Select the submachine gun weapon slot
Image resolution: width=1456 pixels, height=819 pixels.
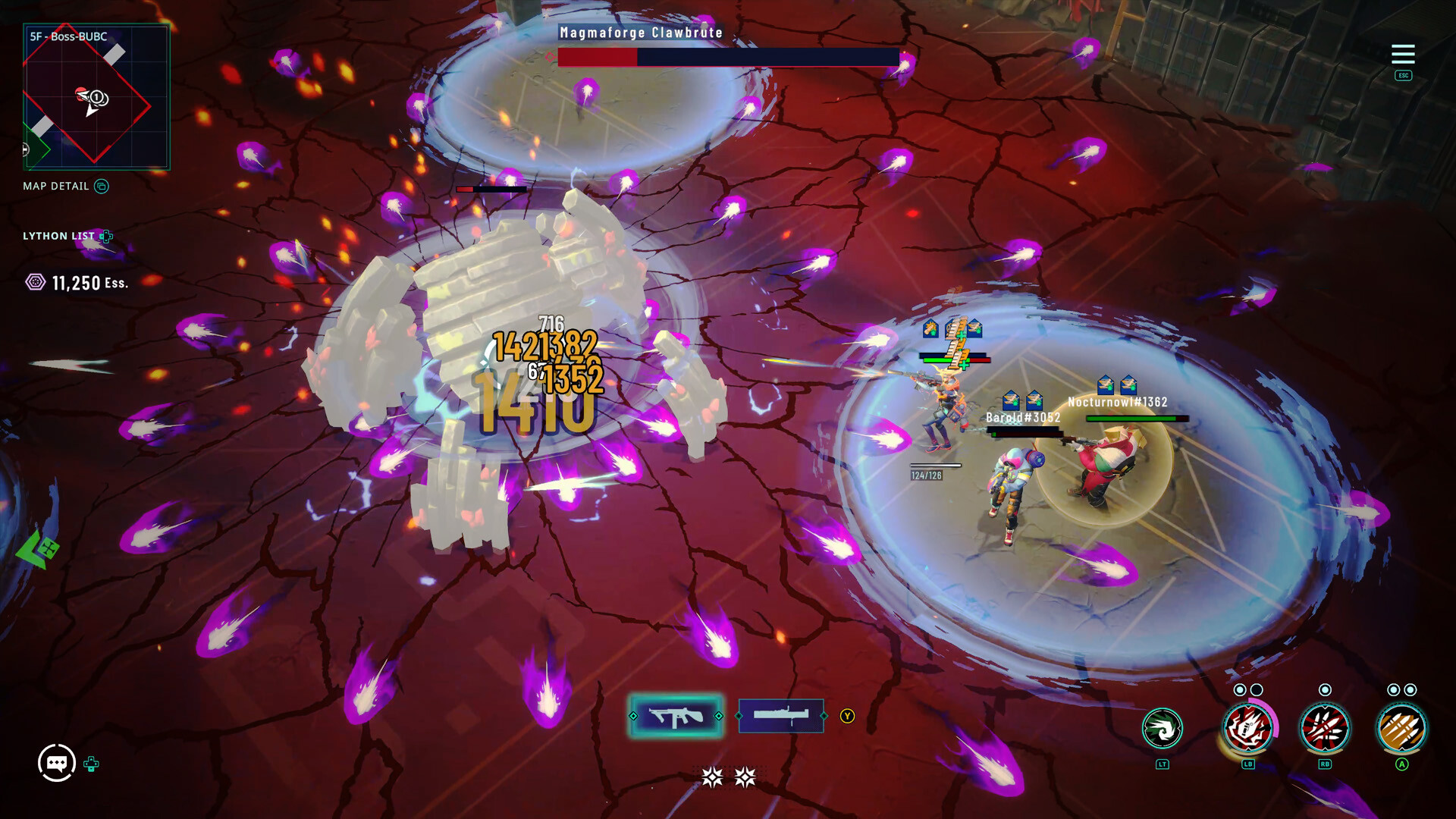676,716
